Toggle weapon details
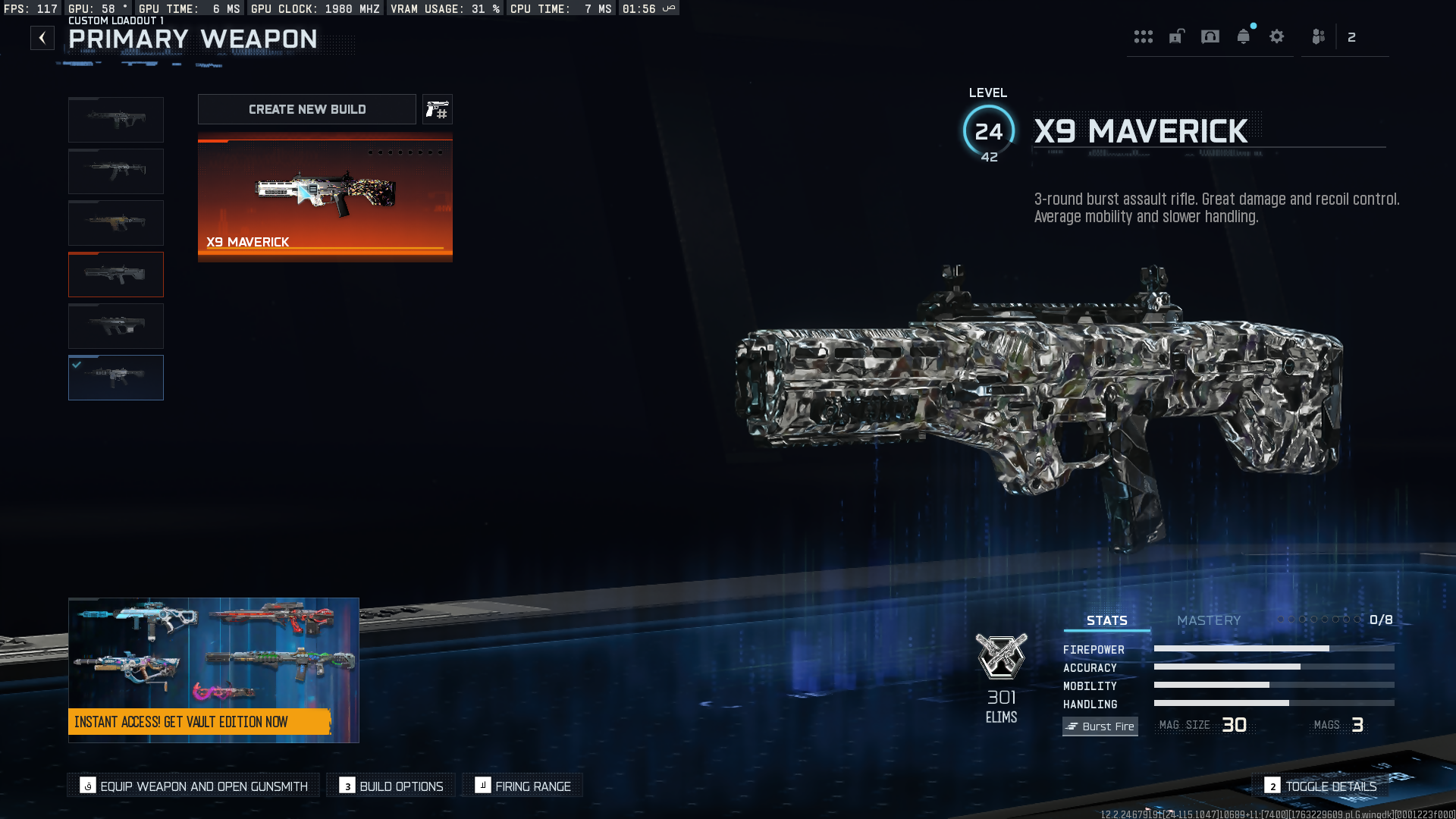1456x819 pixels. click(1320, 786)
